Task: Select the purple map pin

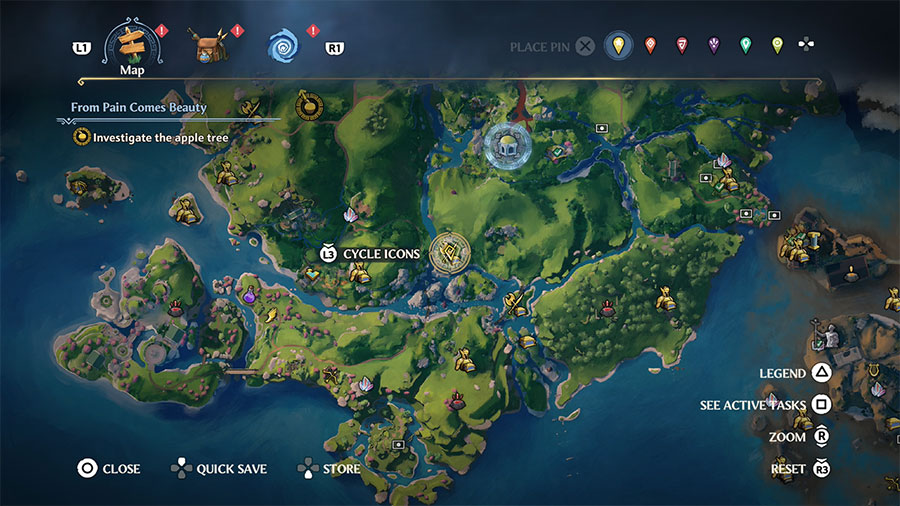Action: [713, 45]
